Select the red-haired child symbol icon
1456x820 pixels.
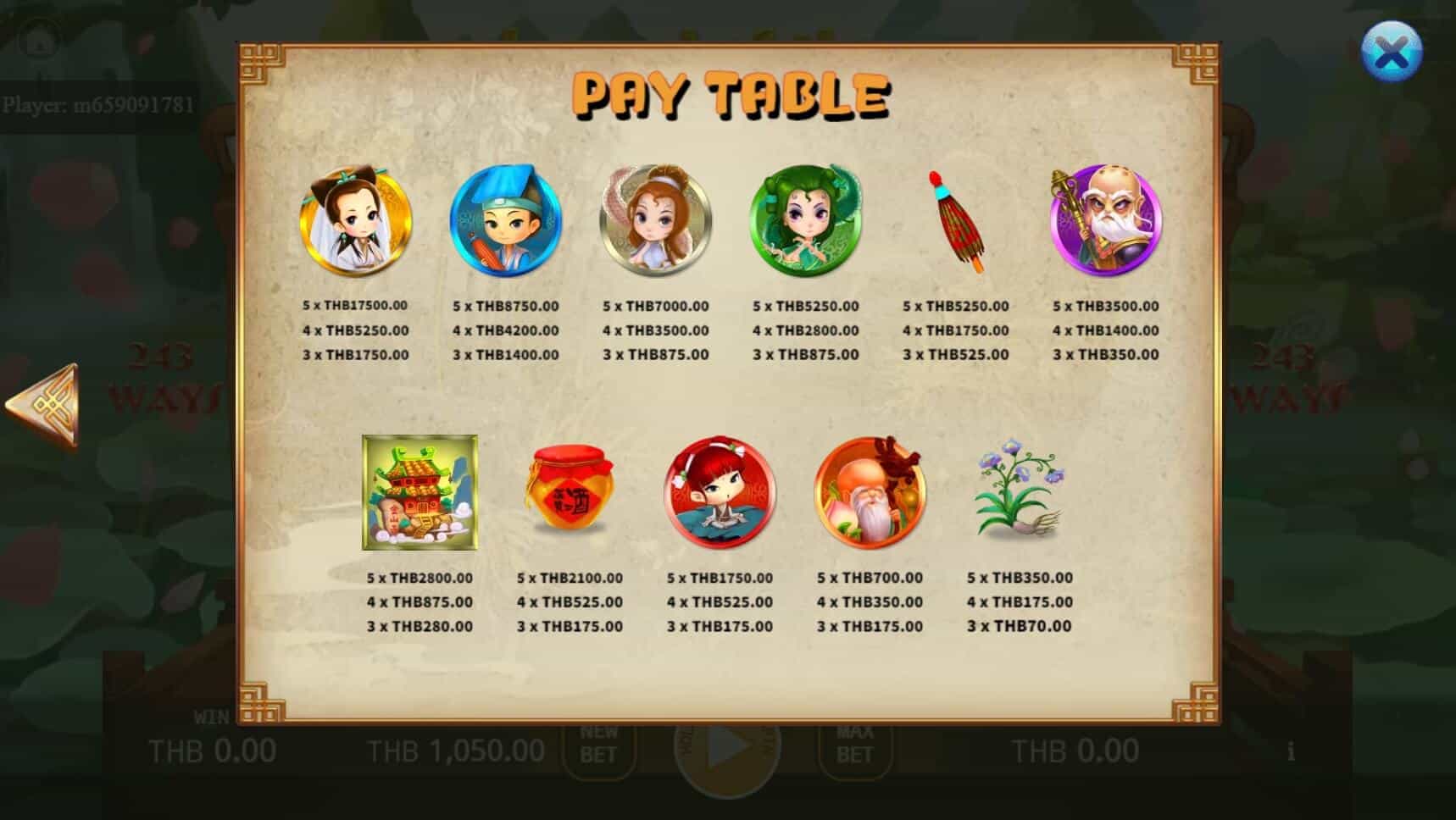[x=719, y=491]
